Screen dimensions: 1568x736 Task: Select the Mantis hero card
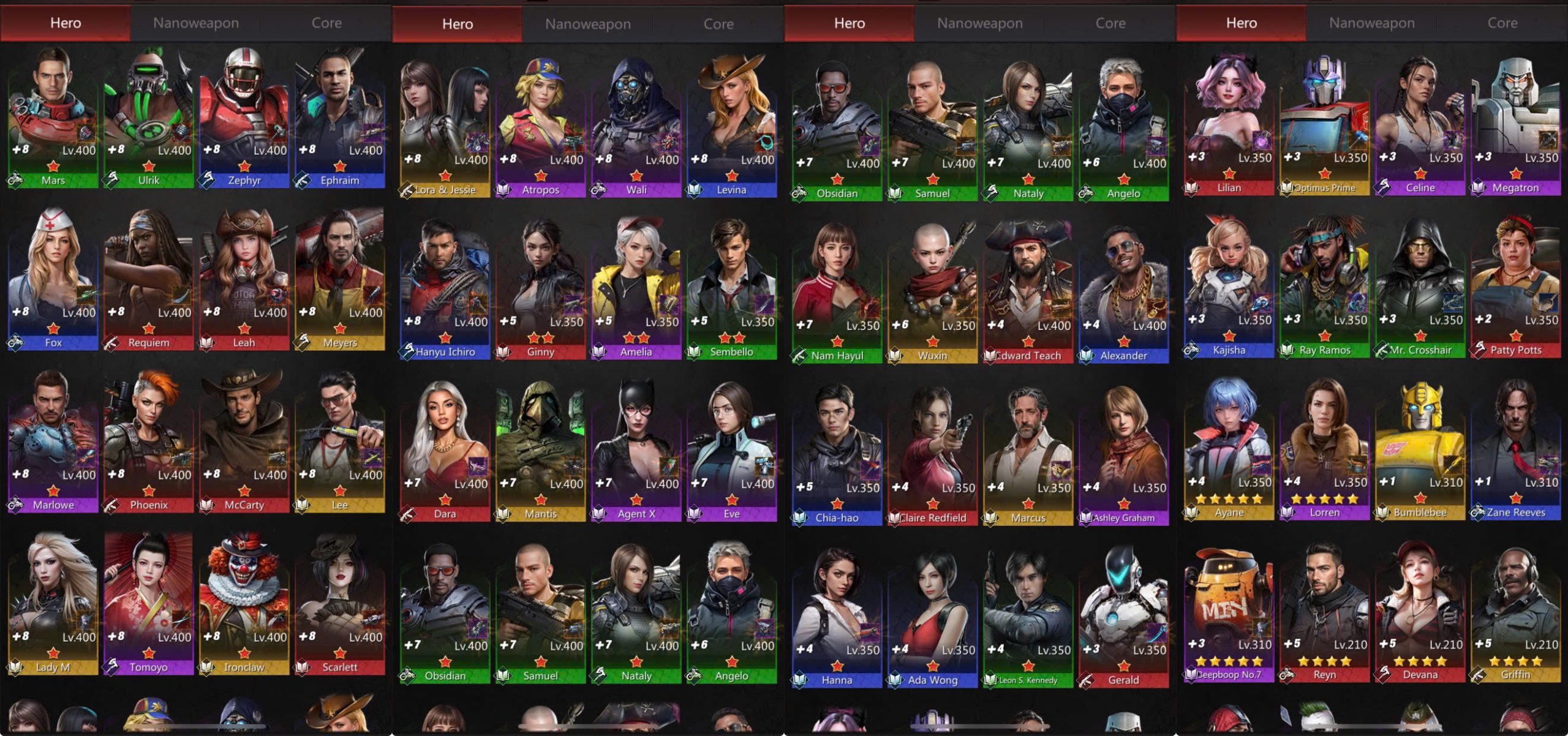click(x=541, y=450)
